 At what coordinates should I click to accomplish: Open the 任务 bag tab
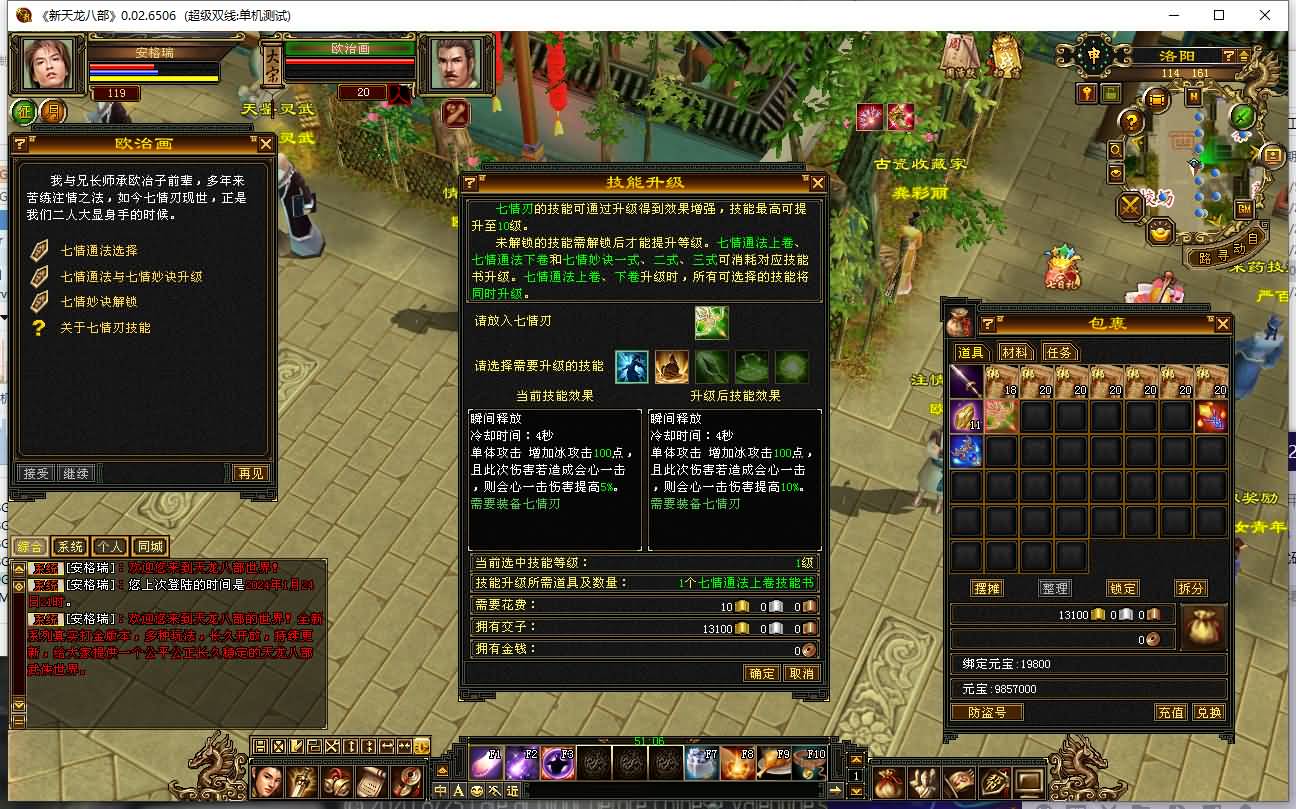pos(1058,352)
